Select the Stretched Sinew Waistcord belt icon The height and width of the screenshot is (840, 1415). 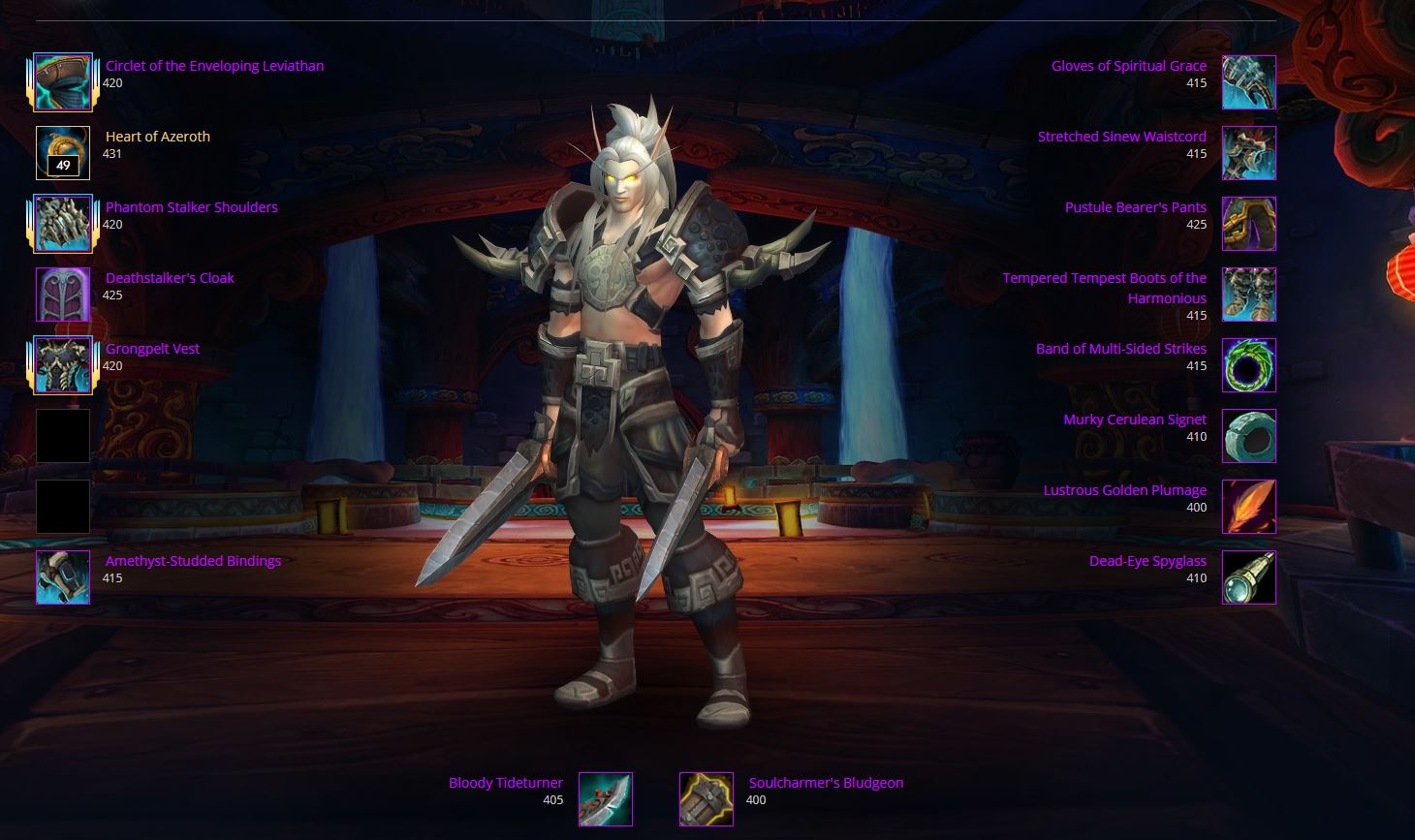[1248, 152]
